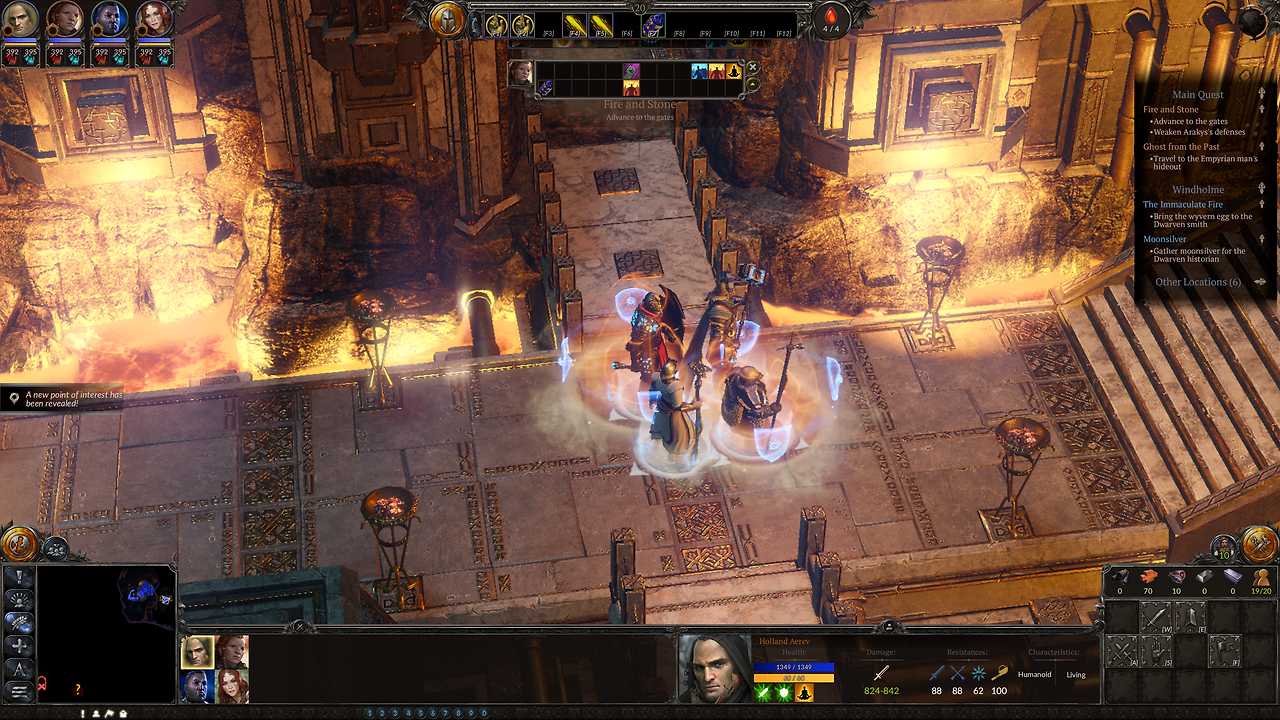Open the Moonsilver quest entry

(x=1165, y=239)
